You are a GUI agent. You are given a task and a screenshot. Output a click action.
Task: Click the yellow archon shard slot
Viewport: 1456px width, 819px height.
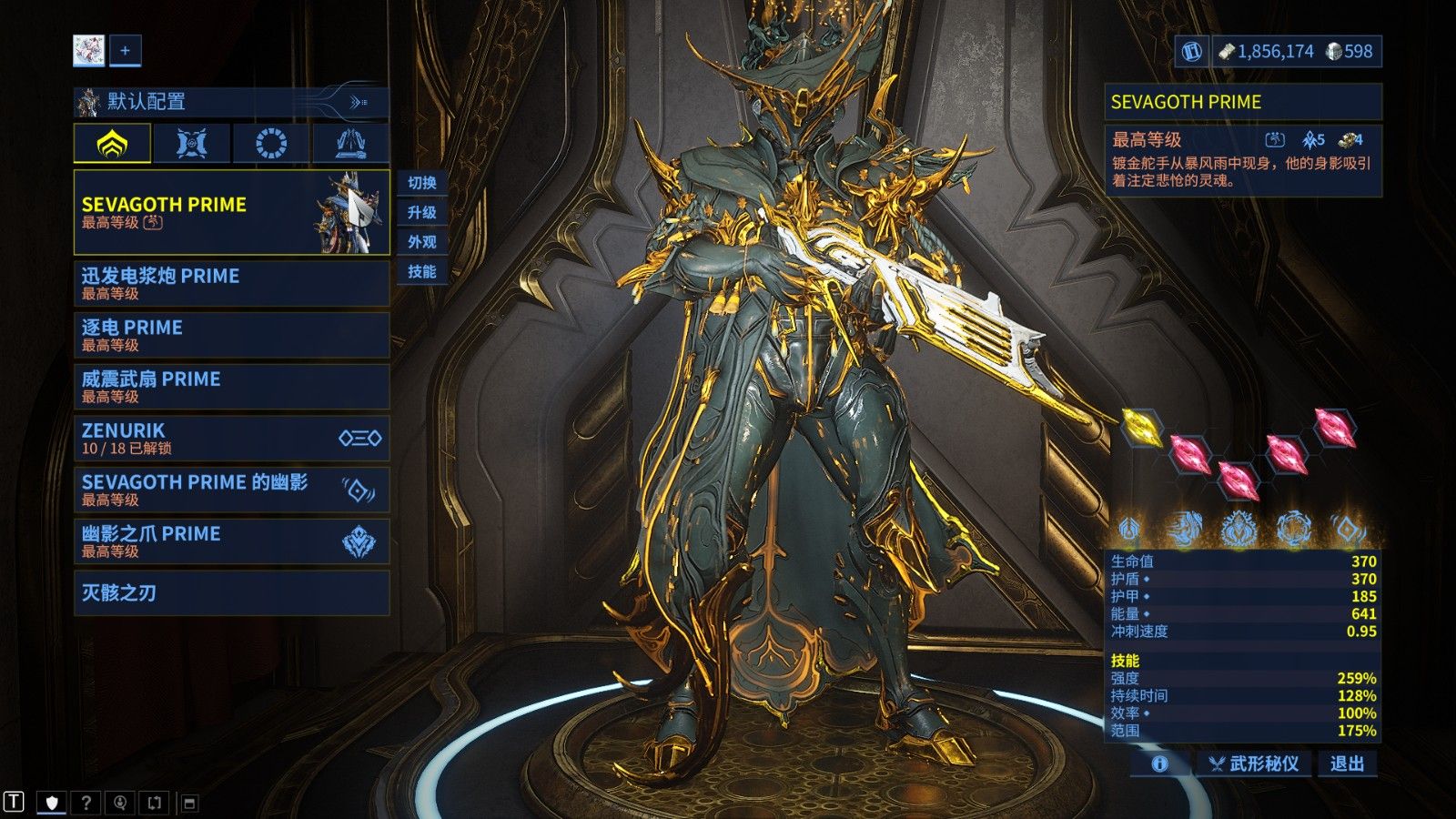pyautogui.click(x=1140, y=426)
